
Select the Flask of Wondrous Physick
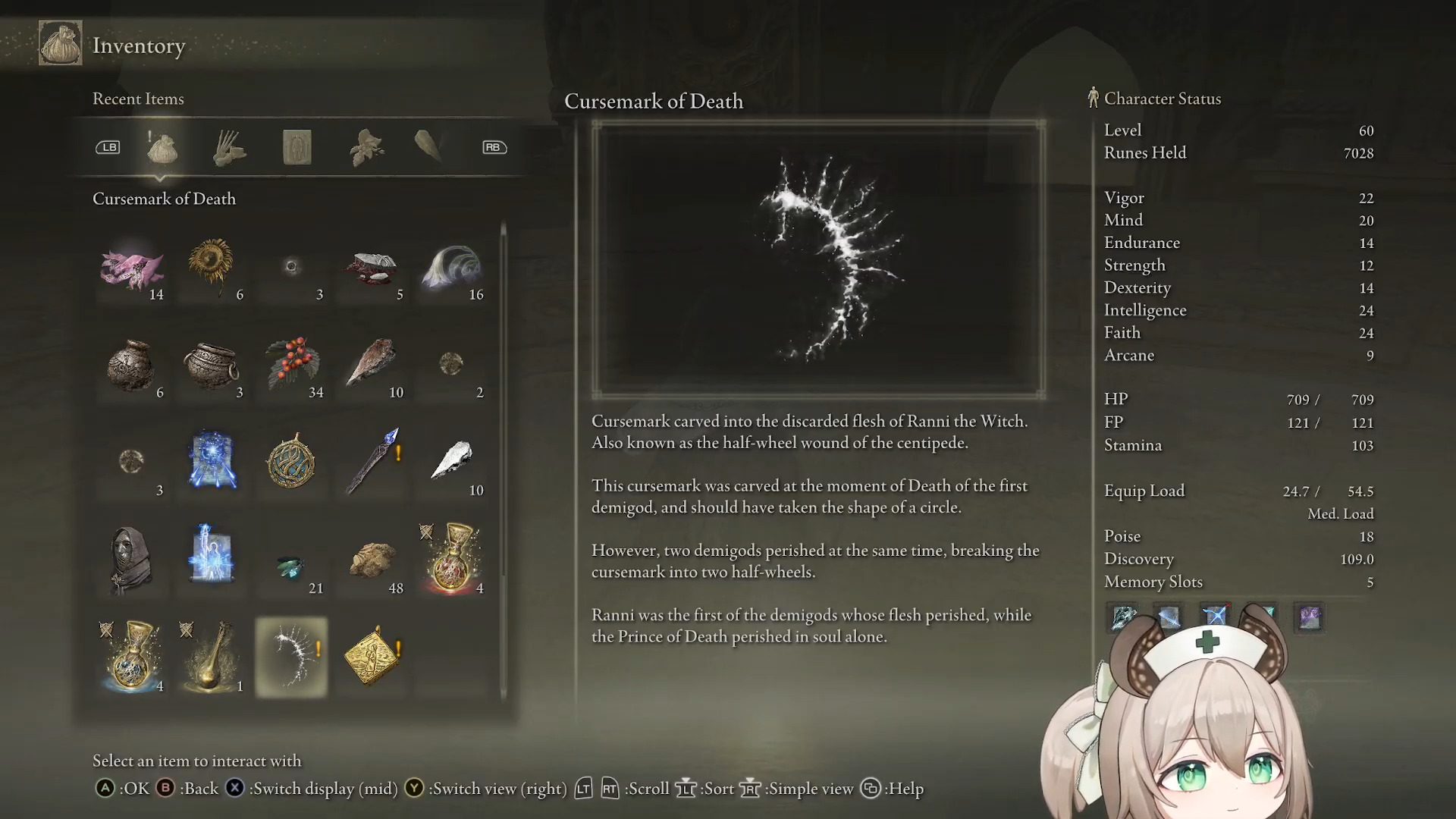pyautogui.click(x=212, y=657)
